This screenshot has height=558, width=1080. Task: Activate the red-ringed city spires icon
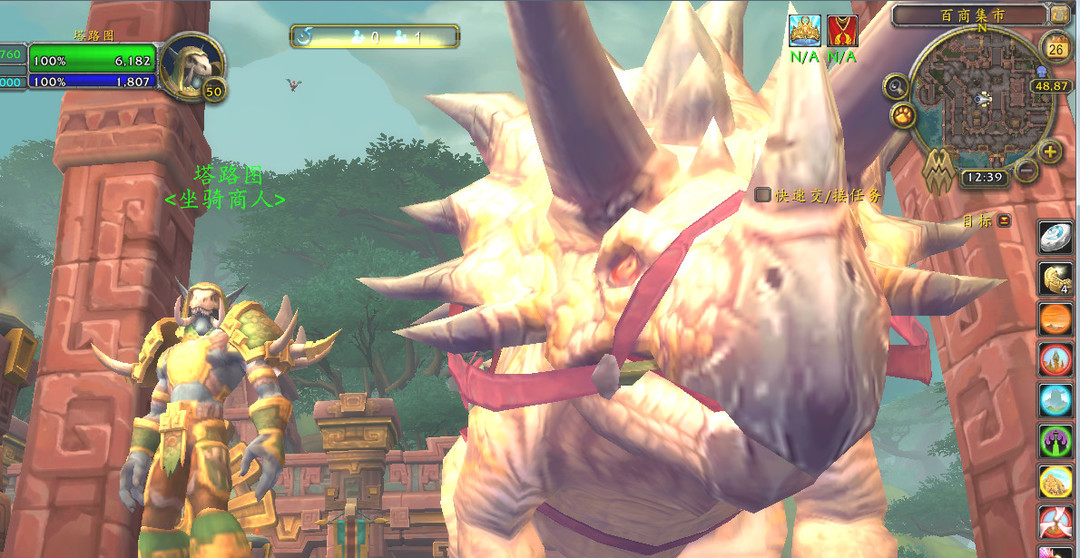(x=1056, y=360)
